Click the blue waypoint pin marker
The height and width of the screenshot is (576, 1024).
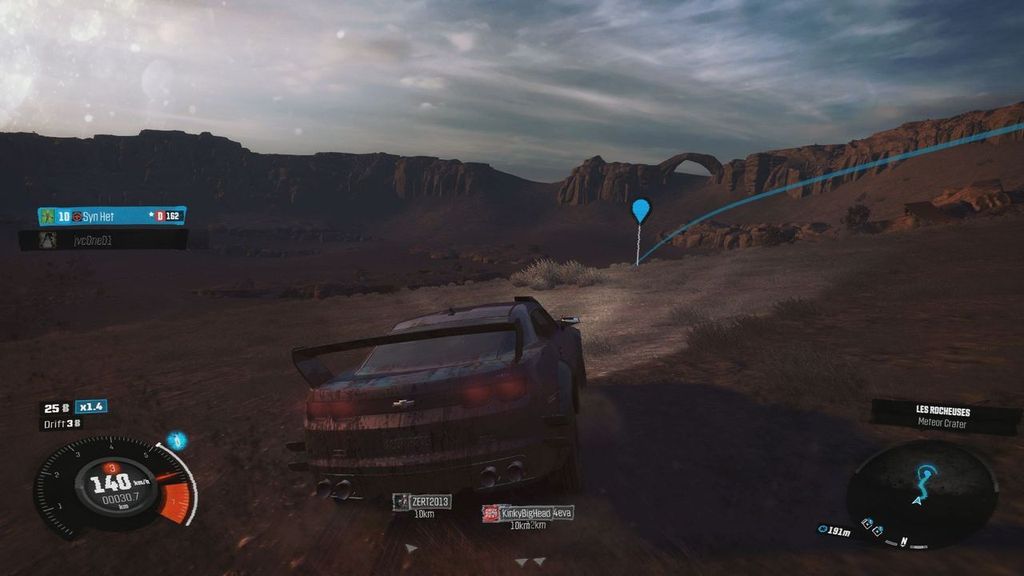tap(641, 210)
